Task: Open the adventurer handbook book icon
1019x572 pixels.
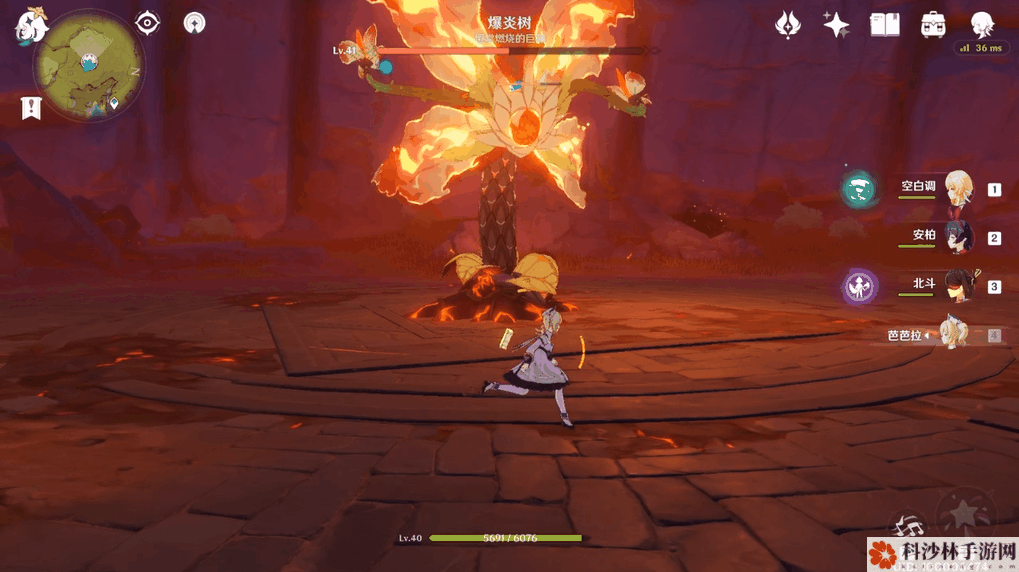Action: click(x=884, y=25)
